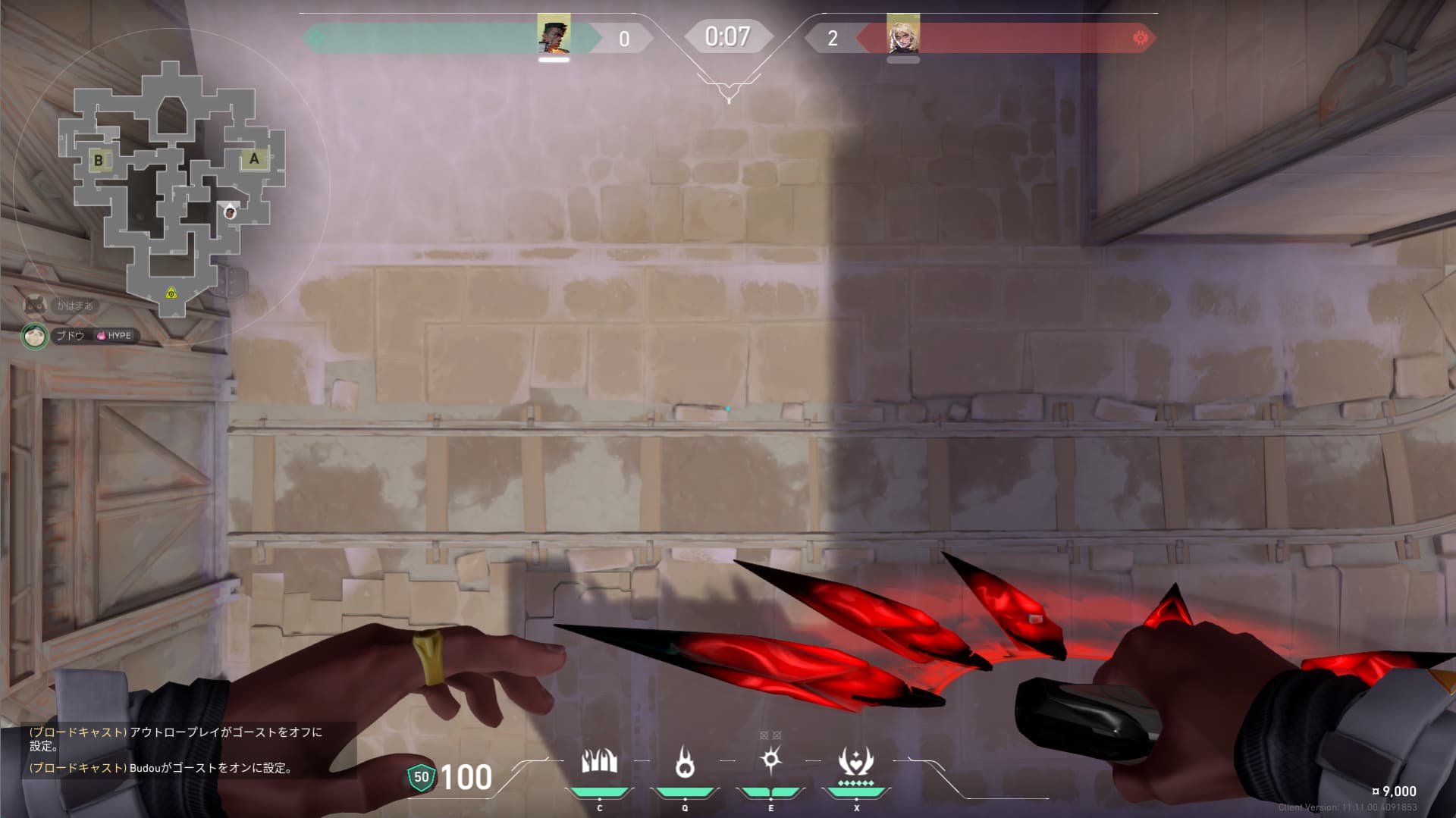Open the broadcast chat message log
The image size is (1456, 818).
pos(178,750)
